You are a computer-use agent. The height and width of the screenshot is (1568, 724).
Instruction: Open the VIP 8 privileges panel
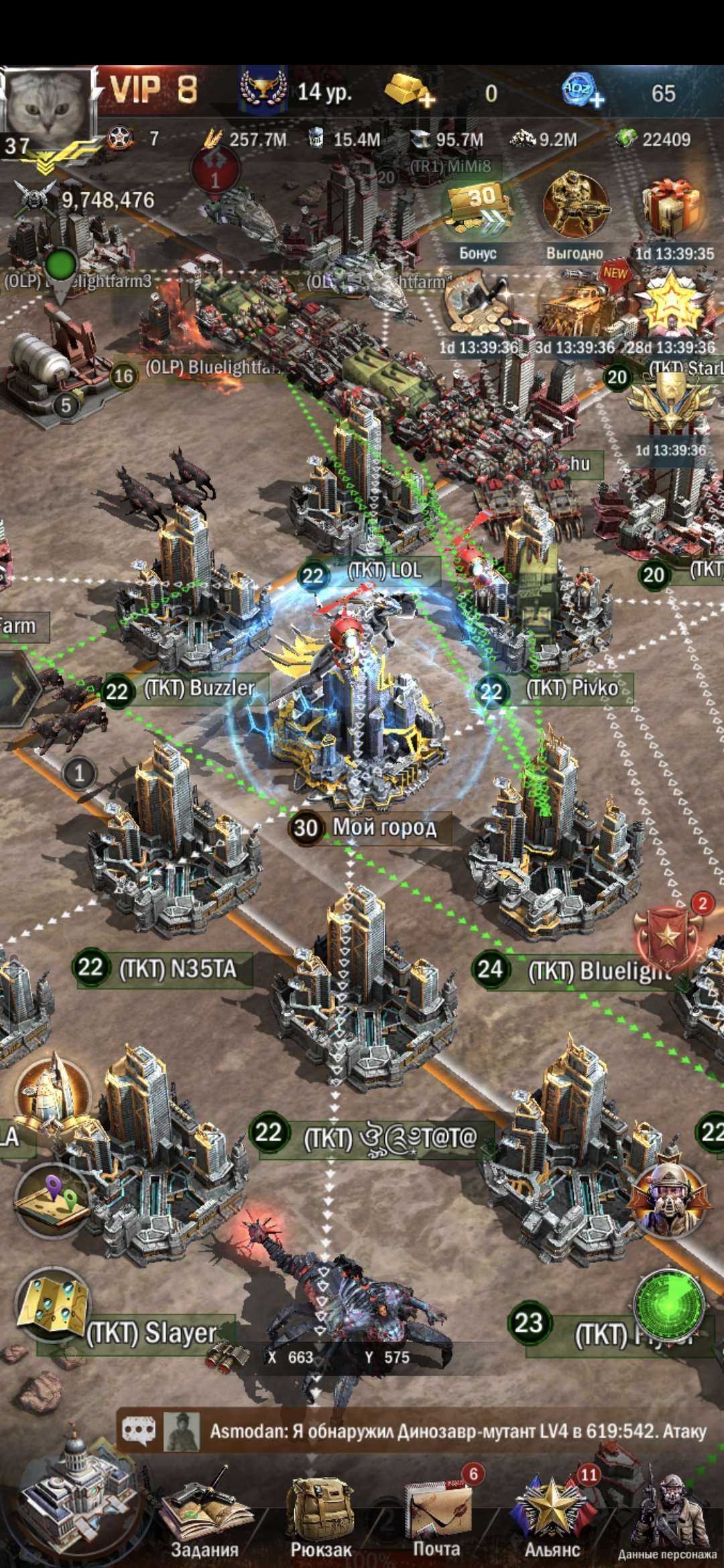coord(153,90)
